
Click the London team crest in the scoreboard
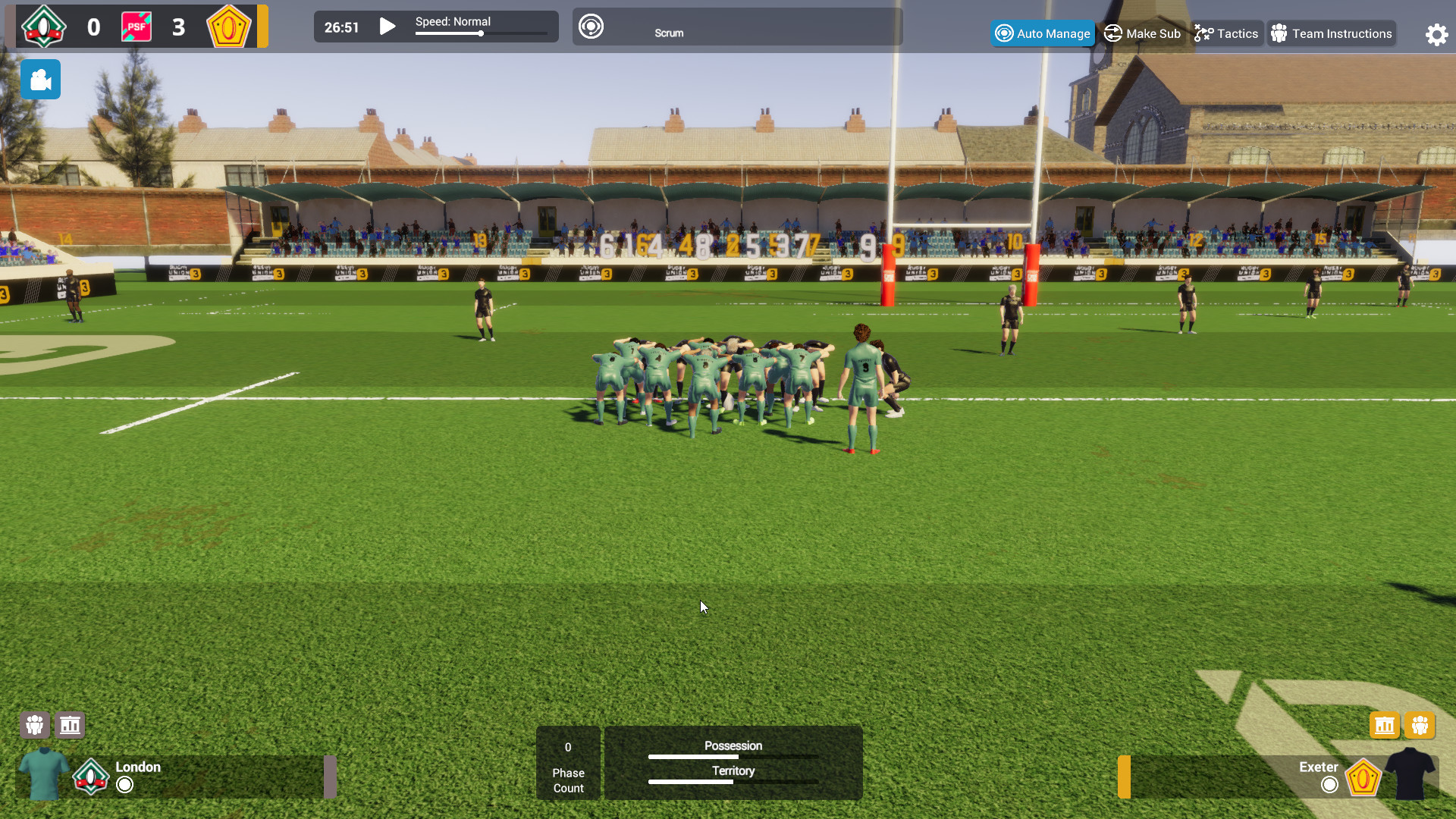click(43, 26)
